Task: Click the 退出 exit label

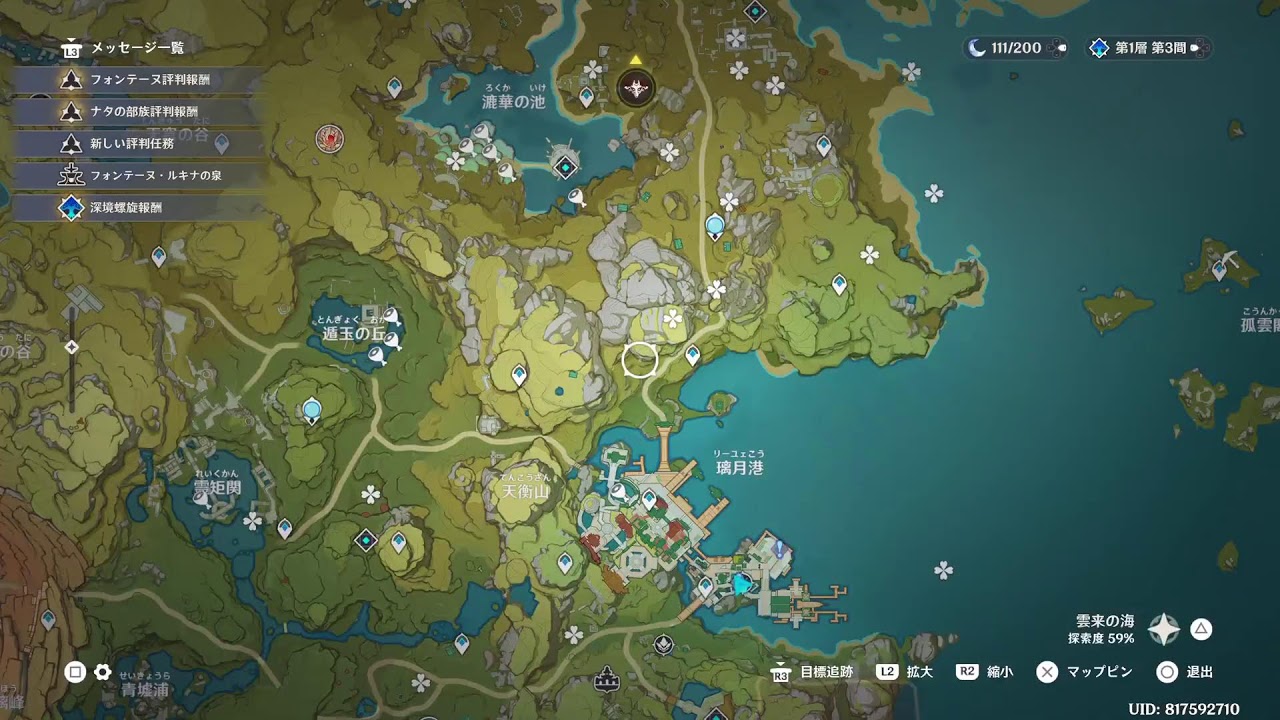Action: pos(1199,672)
